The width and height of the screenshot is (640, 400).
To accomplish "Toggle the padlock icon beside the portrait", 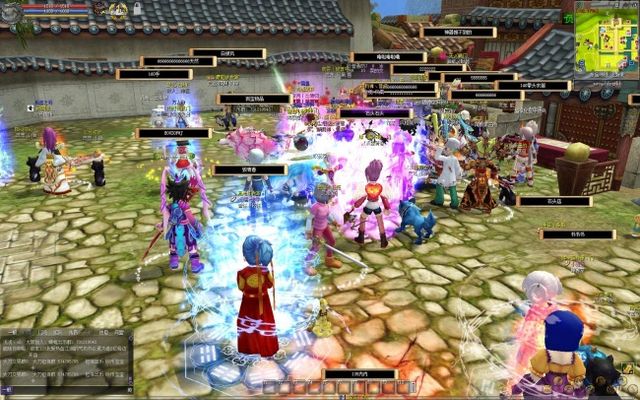I will [x=137, y=8].
